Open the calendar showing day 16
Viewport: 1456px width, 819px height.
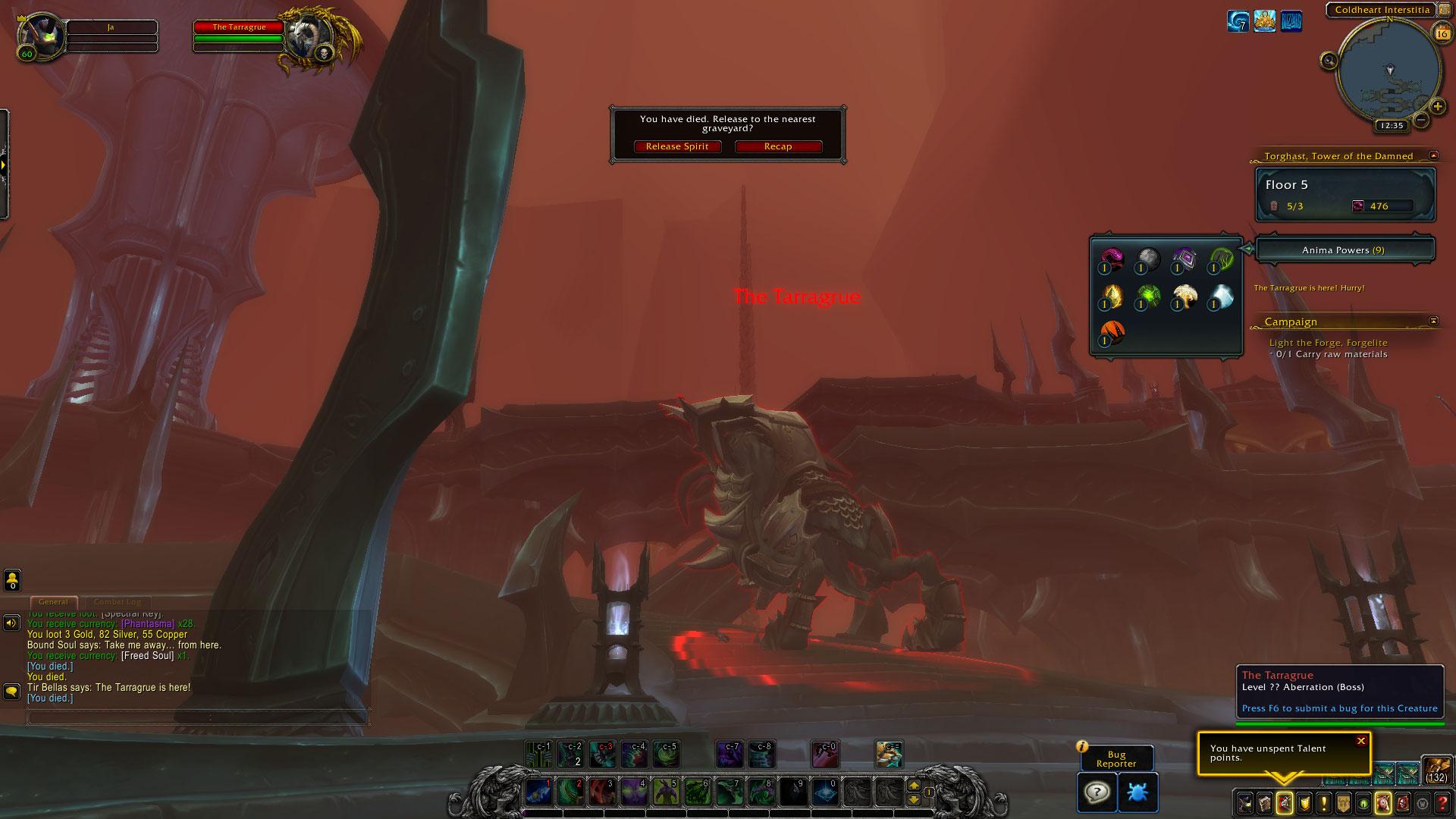point(1442,33)
